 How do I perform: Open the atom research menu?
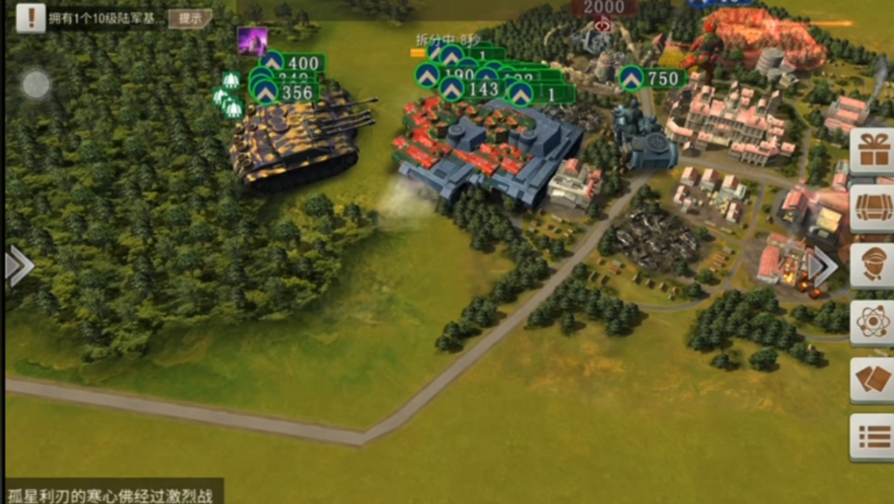(x=872, y=322)
